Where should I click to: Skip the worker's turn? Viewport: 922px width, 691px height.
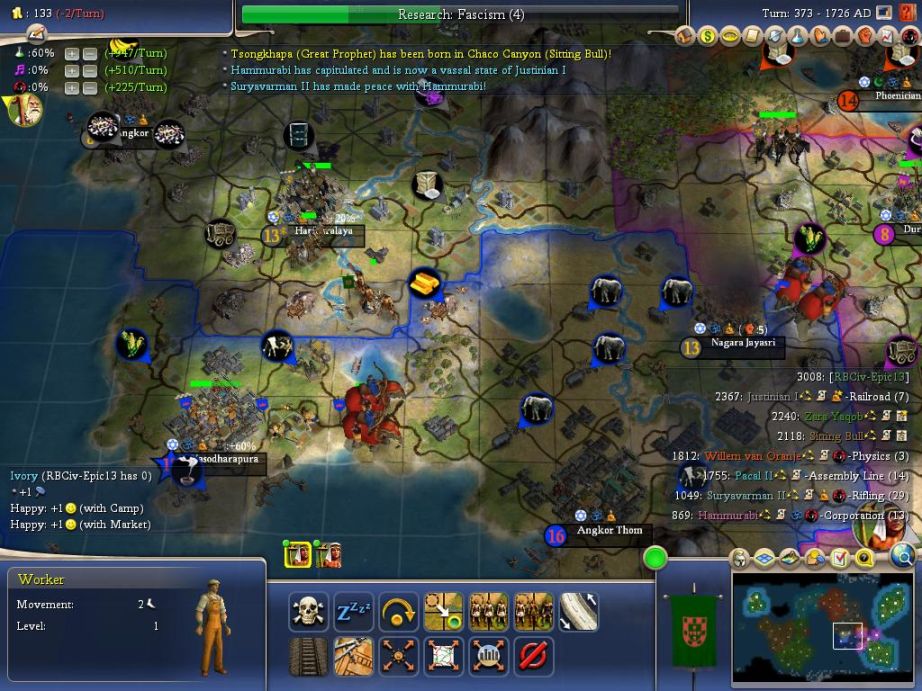coord(398,612)
